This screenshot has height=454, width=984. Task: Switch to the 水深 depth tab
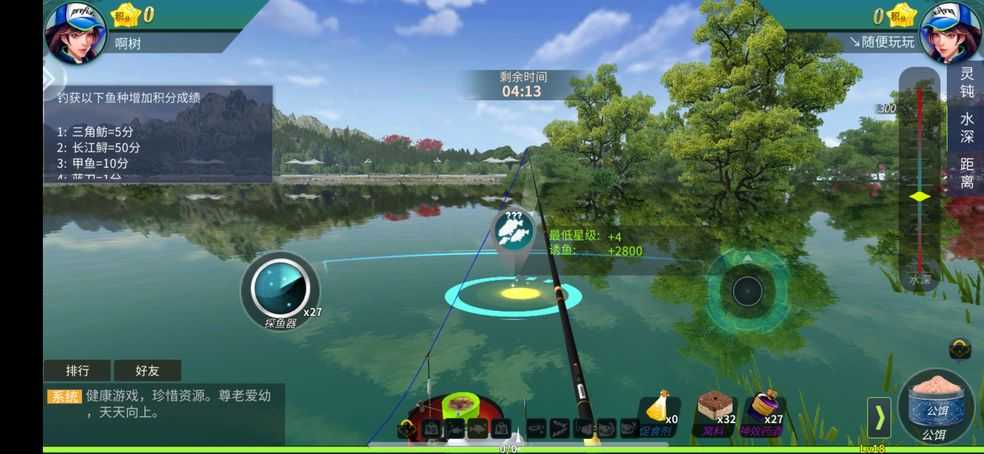(x=966, y=128)
